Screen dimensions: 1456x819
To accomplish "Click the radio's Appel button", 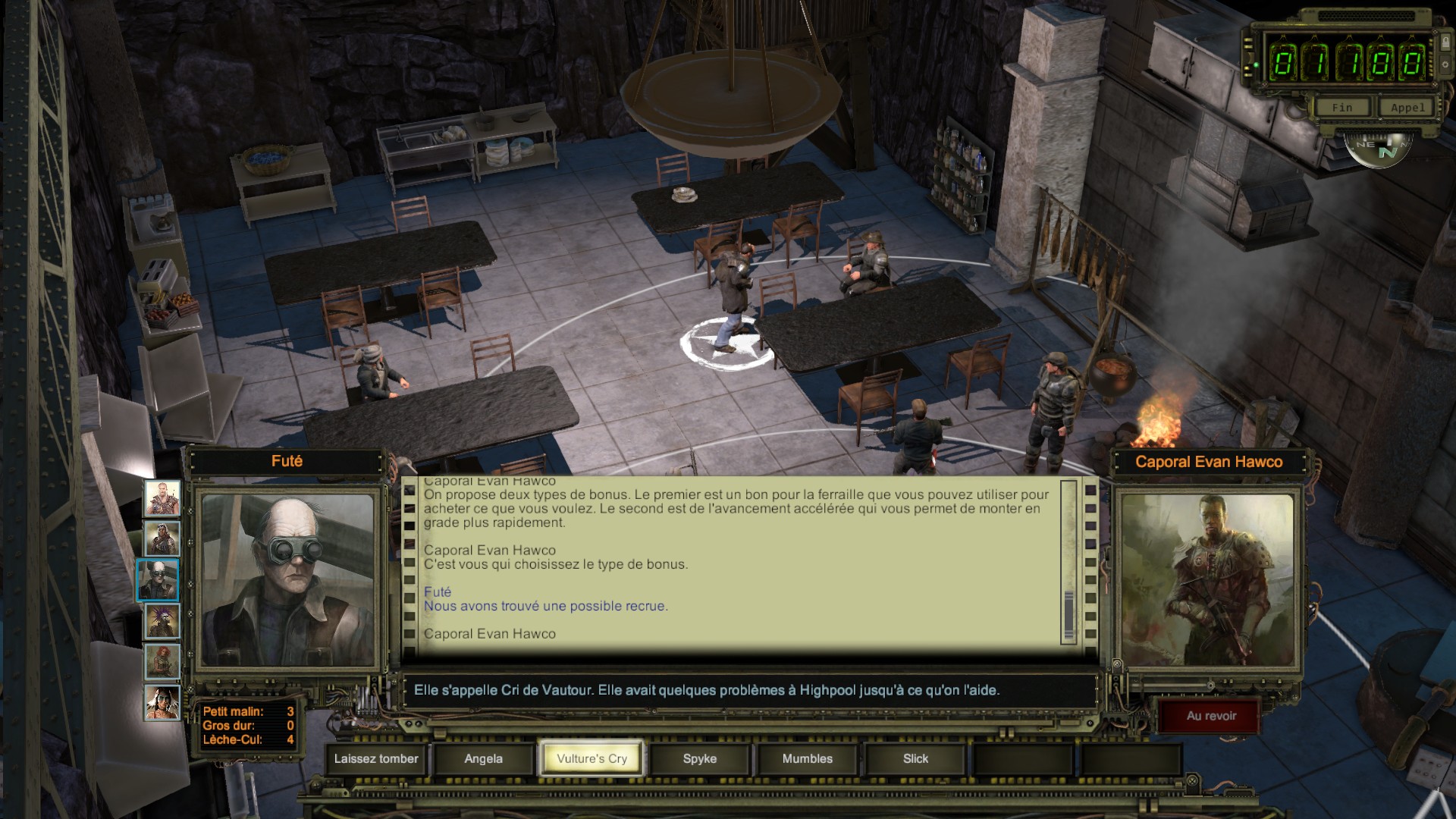I will [x=1407, y=108].
